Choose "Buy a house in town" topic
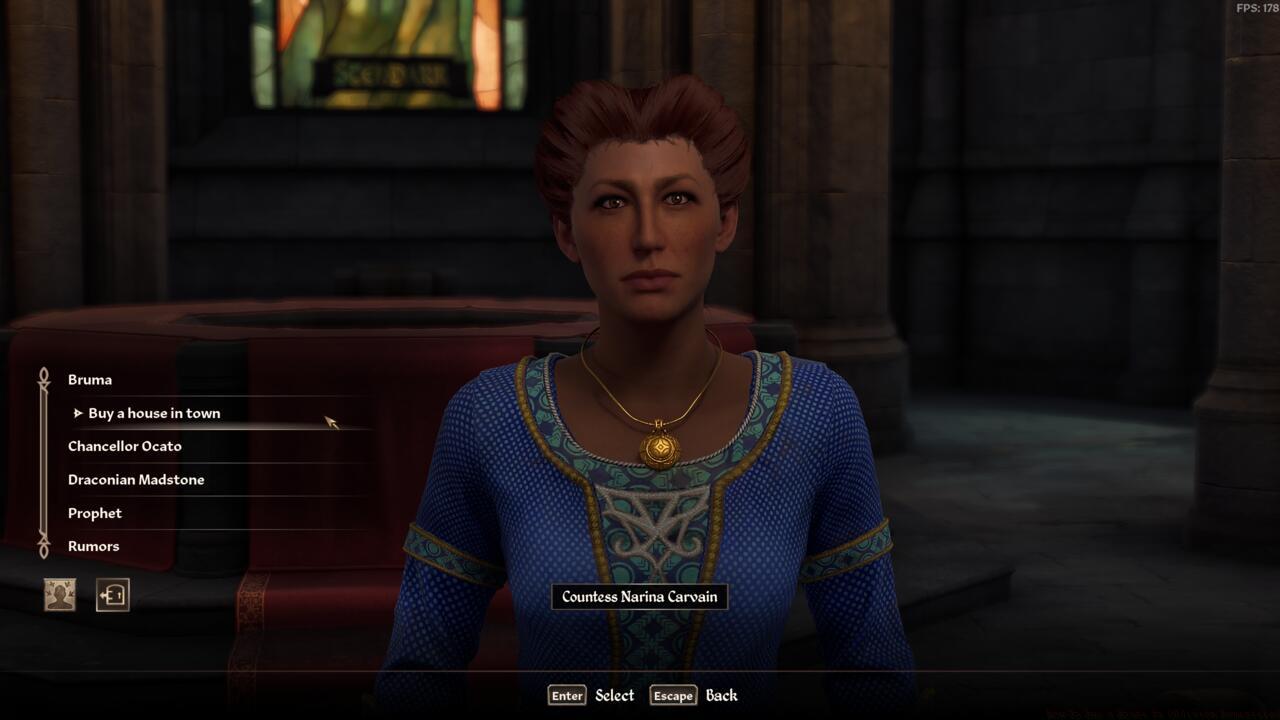The image size is (1280, 720). pyautogui.click(x=154, y=413)
